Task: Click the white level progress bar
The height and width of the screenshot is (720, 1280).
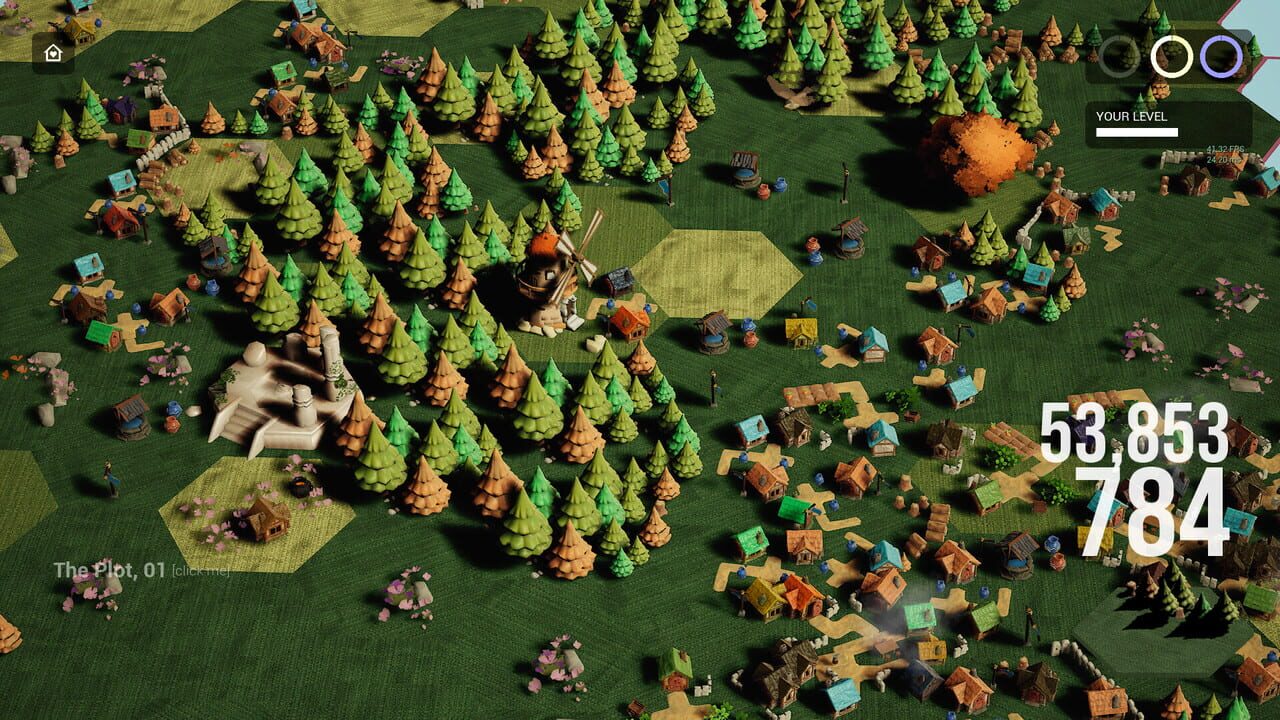Action: coord(1135,130)
